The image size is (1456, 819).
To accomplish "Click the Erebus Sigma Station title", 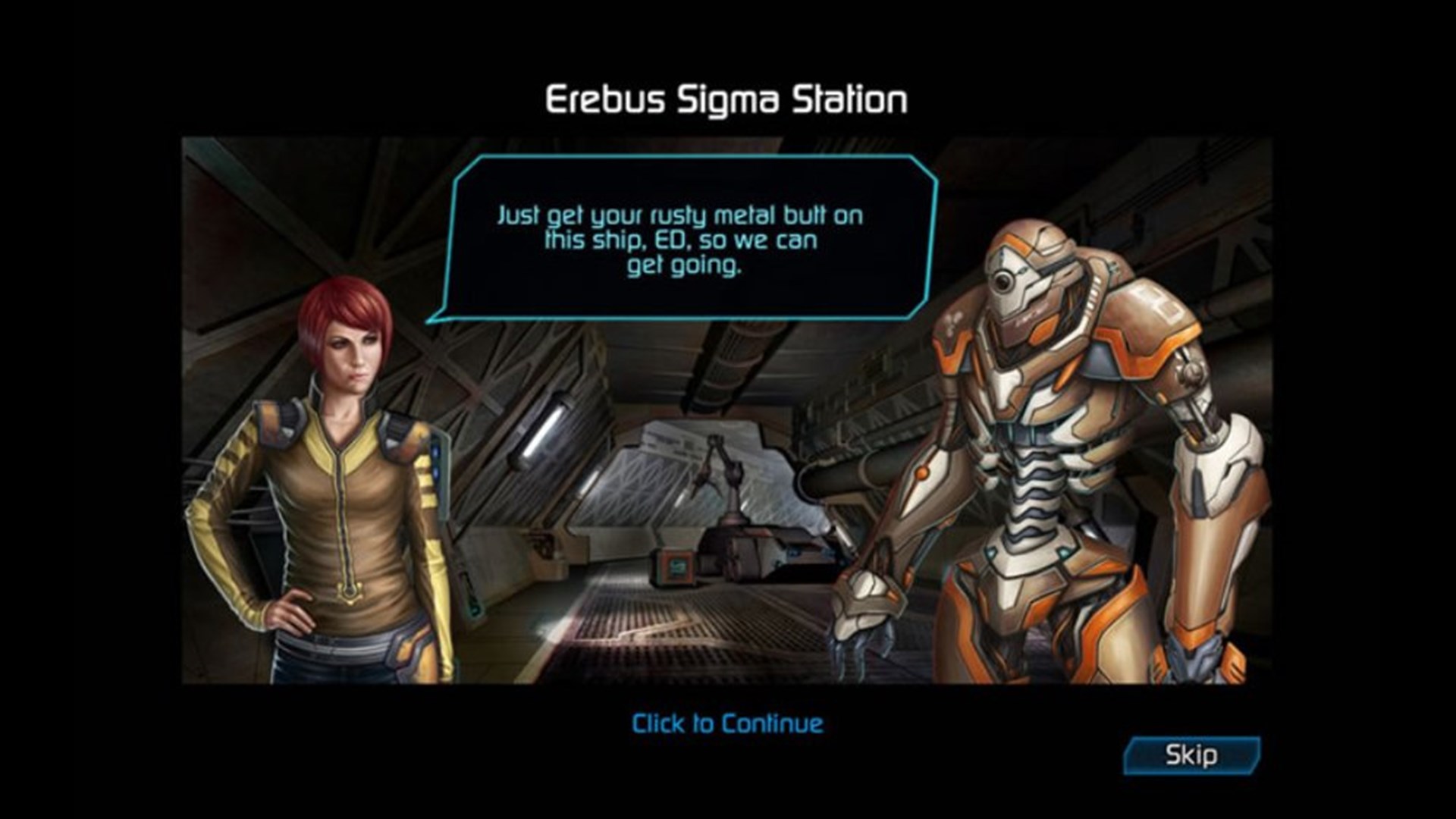I will [726, 97].
